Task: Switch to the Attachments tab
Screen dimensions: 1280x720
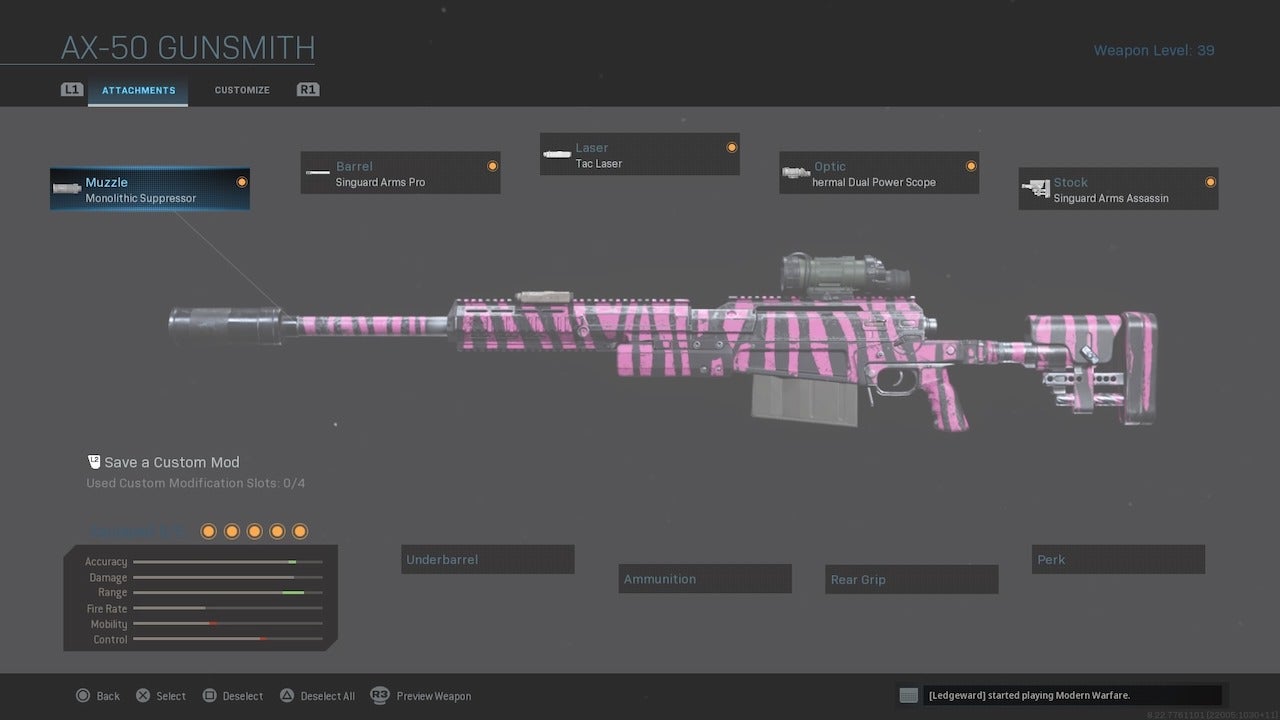Action: (x=137, y=89)
